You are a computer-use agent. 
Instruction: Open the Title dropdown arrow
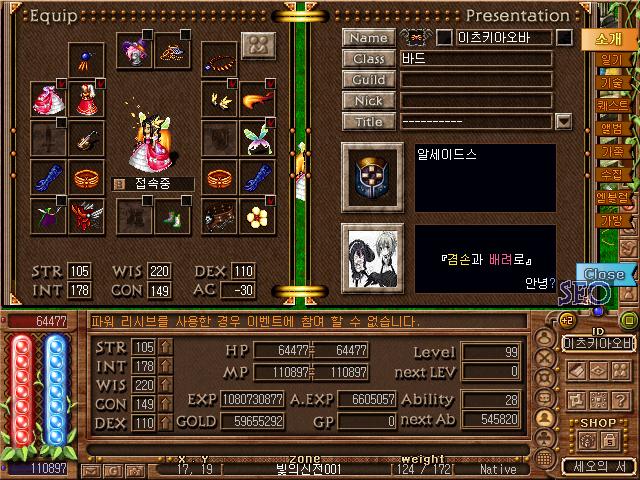point(564,122)
